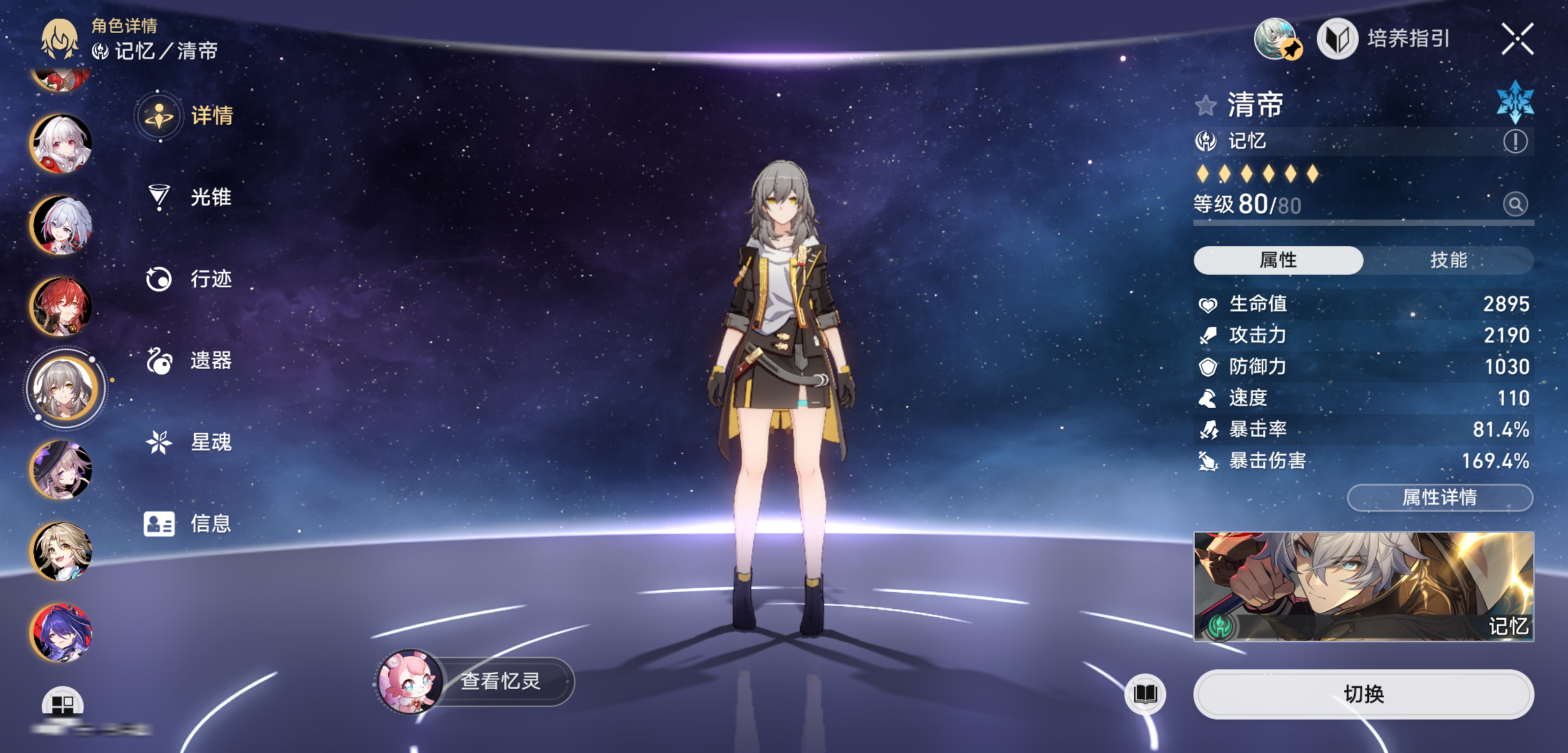Show 属性详情 attribute details
Viewport: 1568px width, 753px height.
[x=1440, y=498]
